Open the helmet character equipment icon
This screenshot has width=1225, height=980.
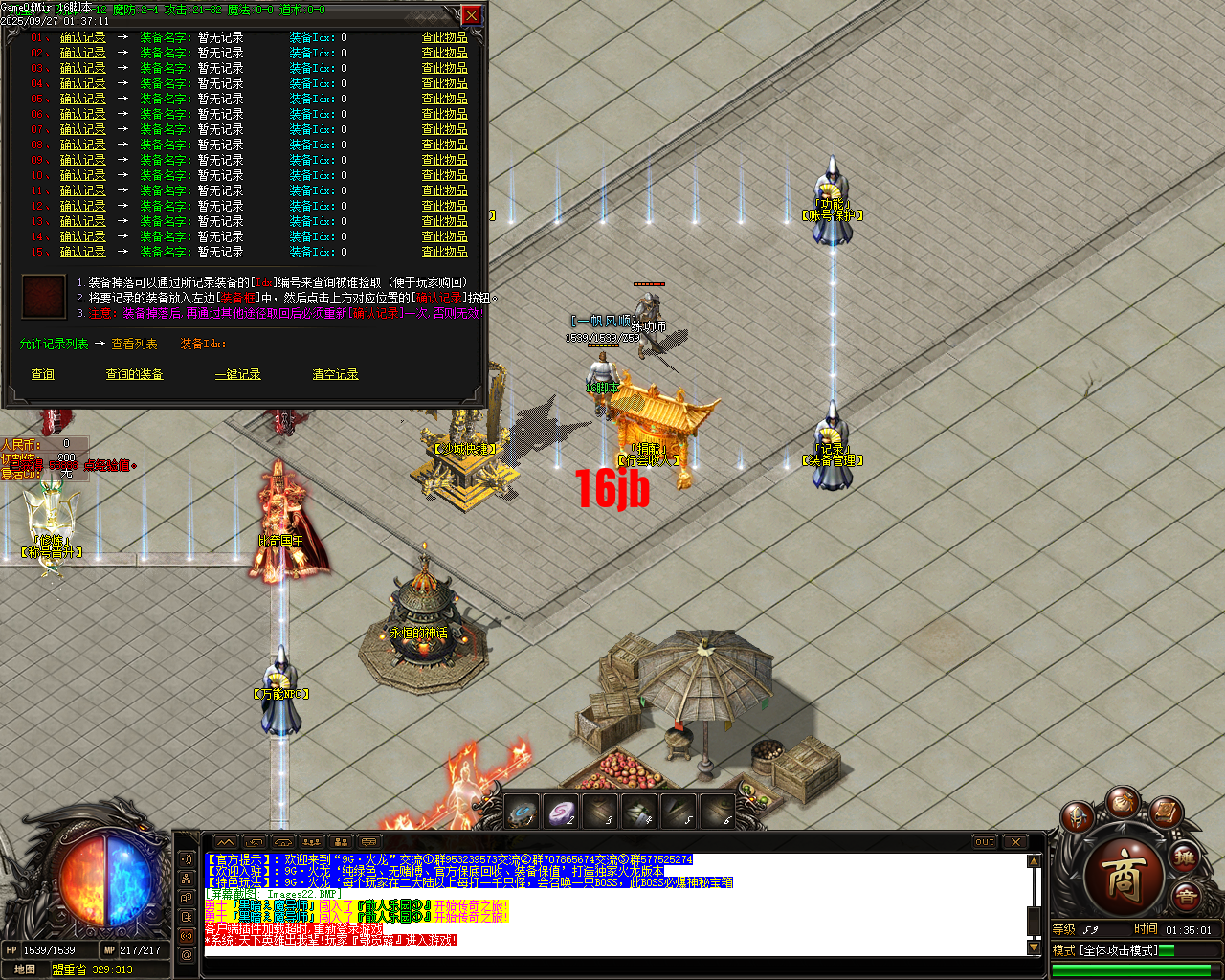point(1077,816)
